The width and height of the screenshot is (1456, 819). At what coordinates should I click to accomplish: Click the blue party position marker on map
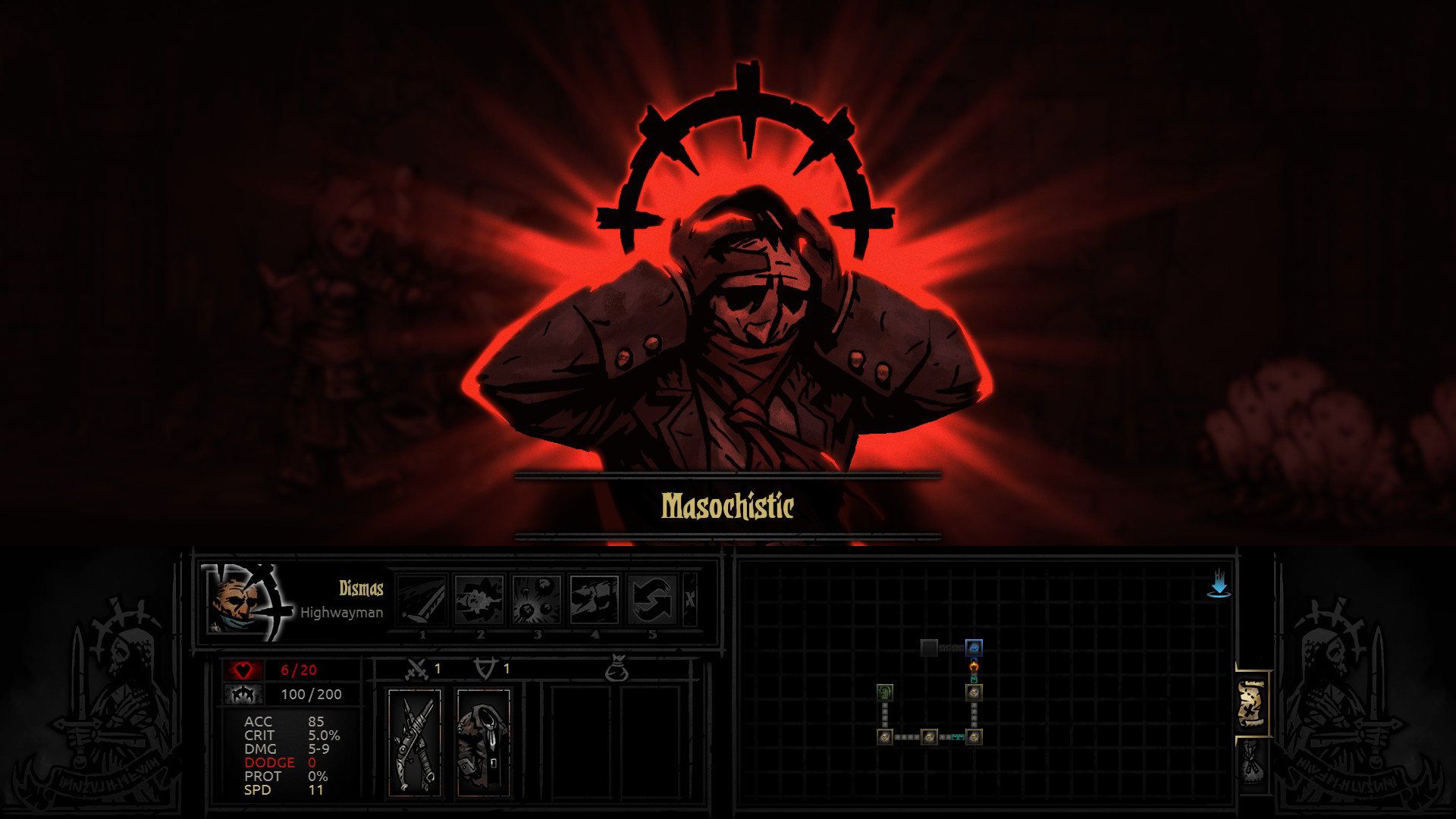tap(974, 648)
